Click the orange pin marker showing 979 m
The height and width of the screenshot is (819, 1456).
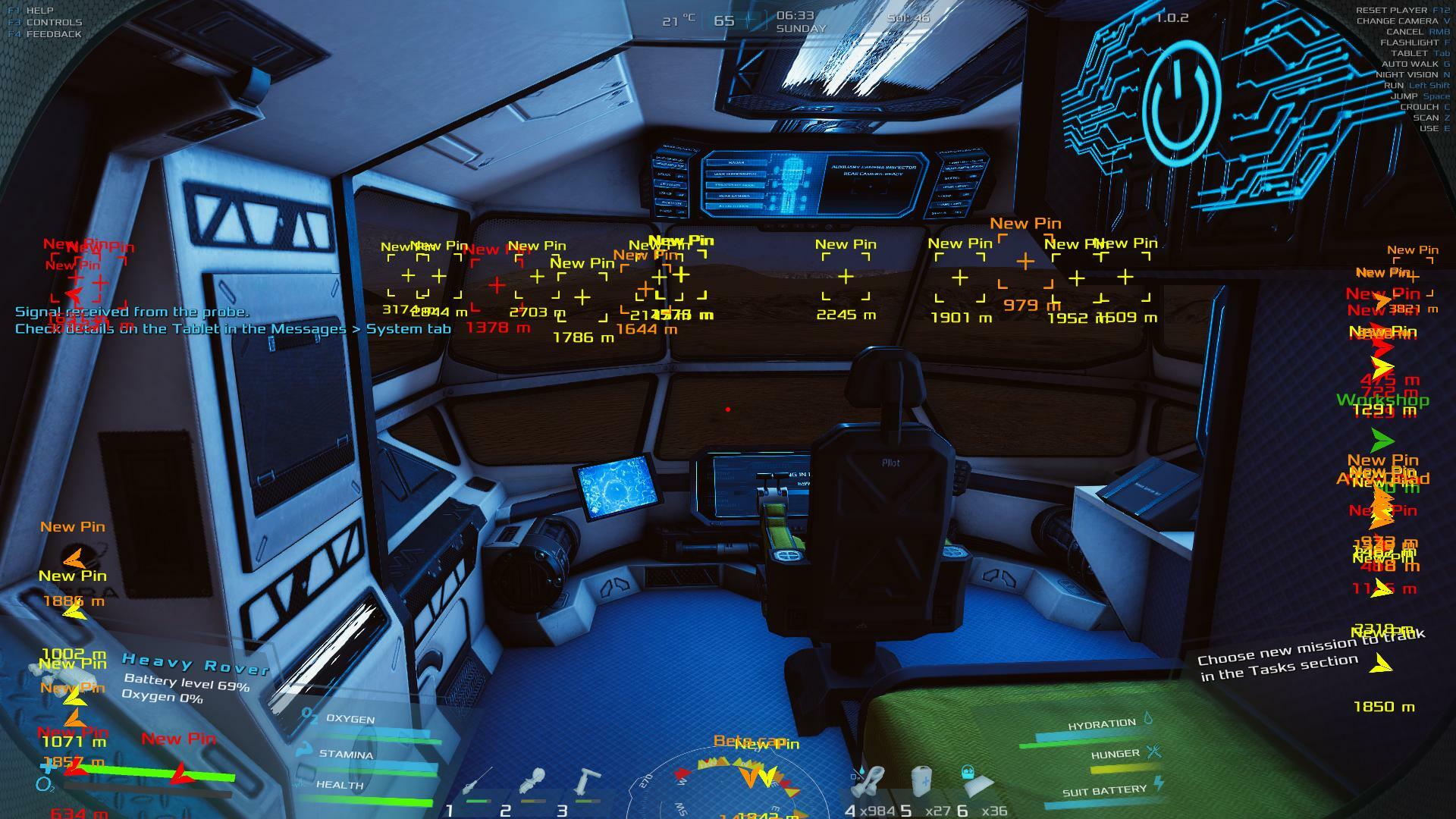pos(1025,262)
